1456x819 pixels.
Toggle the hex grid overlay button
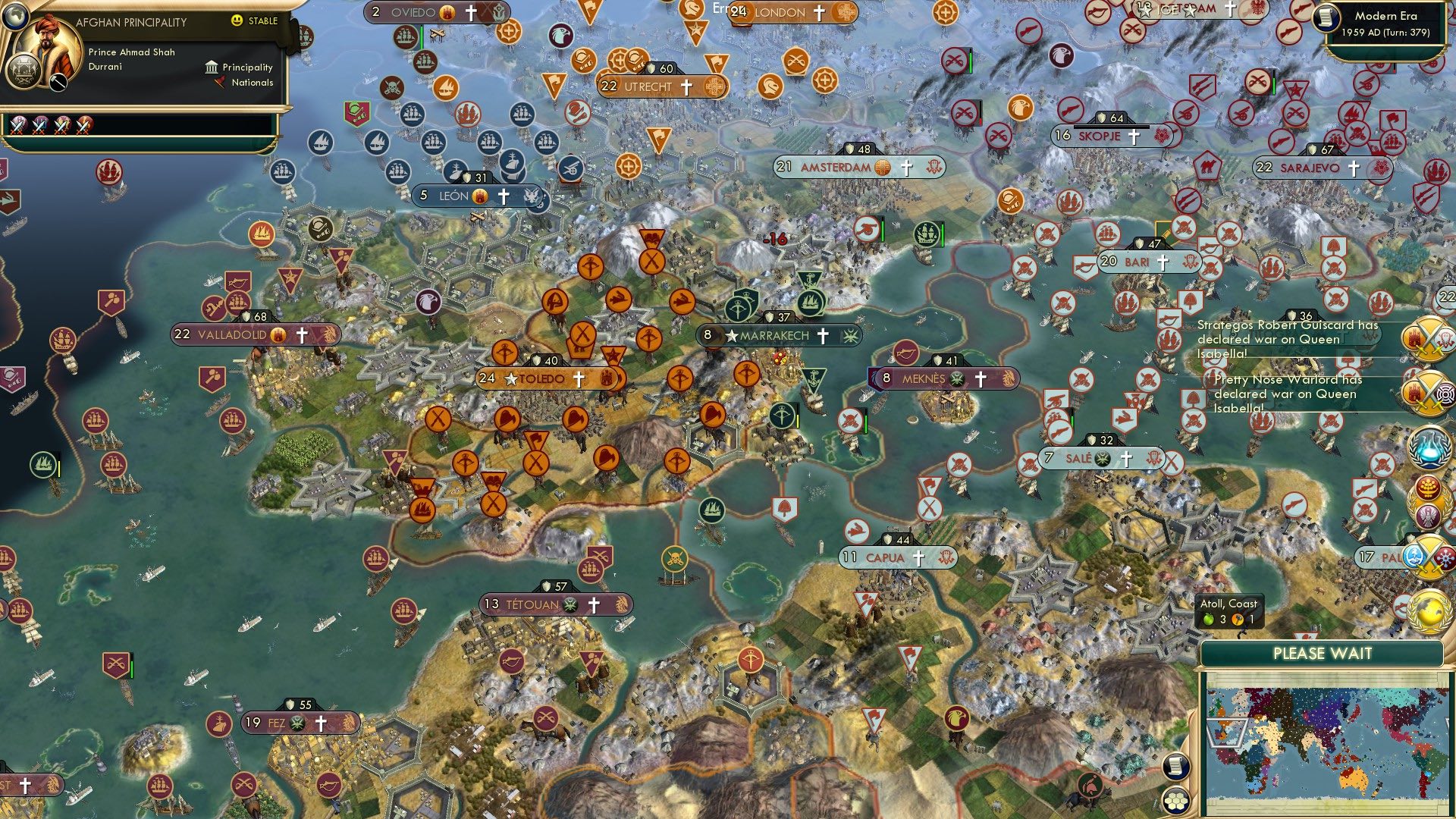(x=1175, y=801)
